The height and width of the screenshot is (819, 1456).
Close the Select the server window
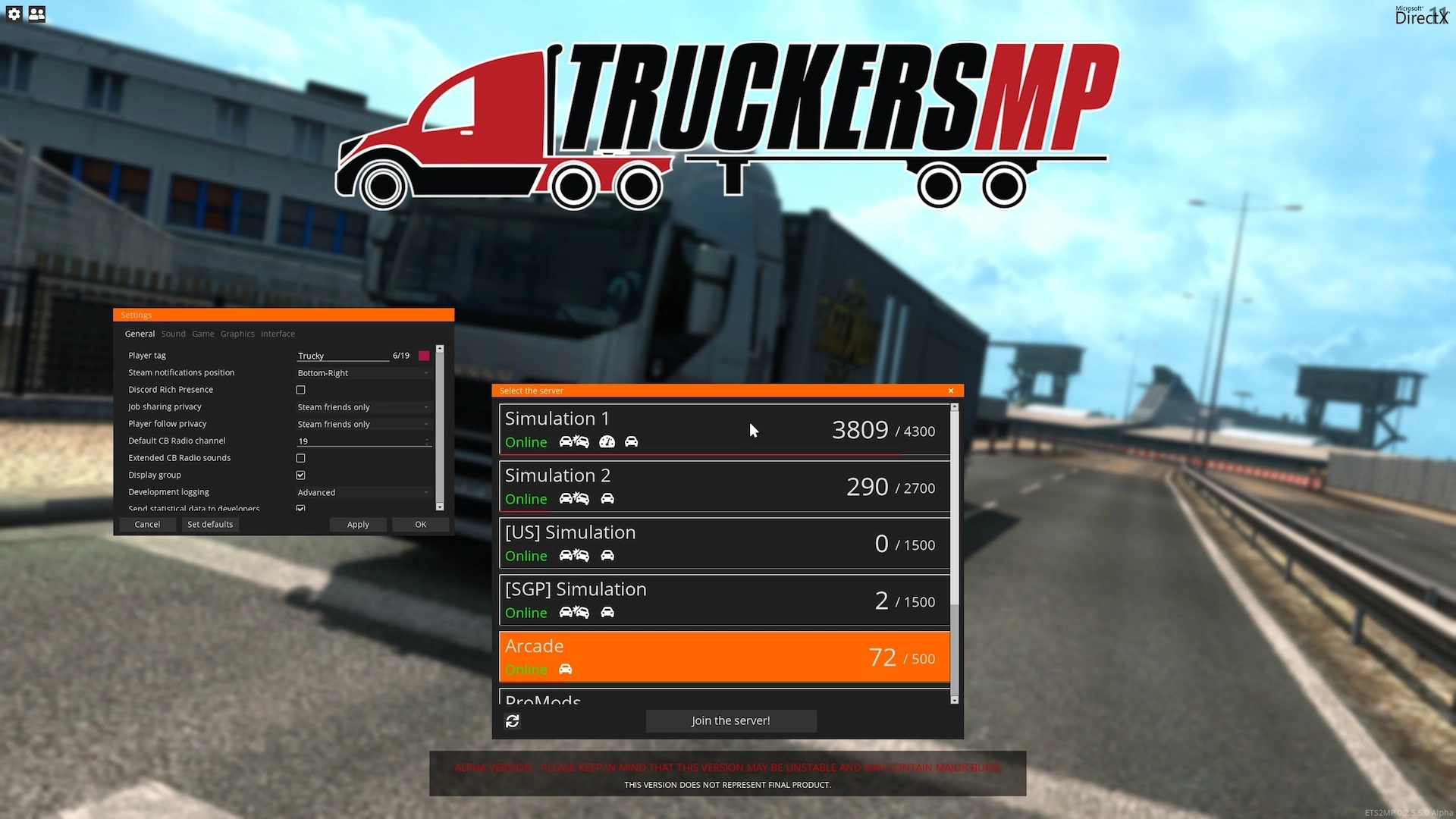pyautogui.click(x=951, y=391)
